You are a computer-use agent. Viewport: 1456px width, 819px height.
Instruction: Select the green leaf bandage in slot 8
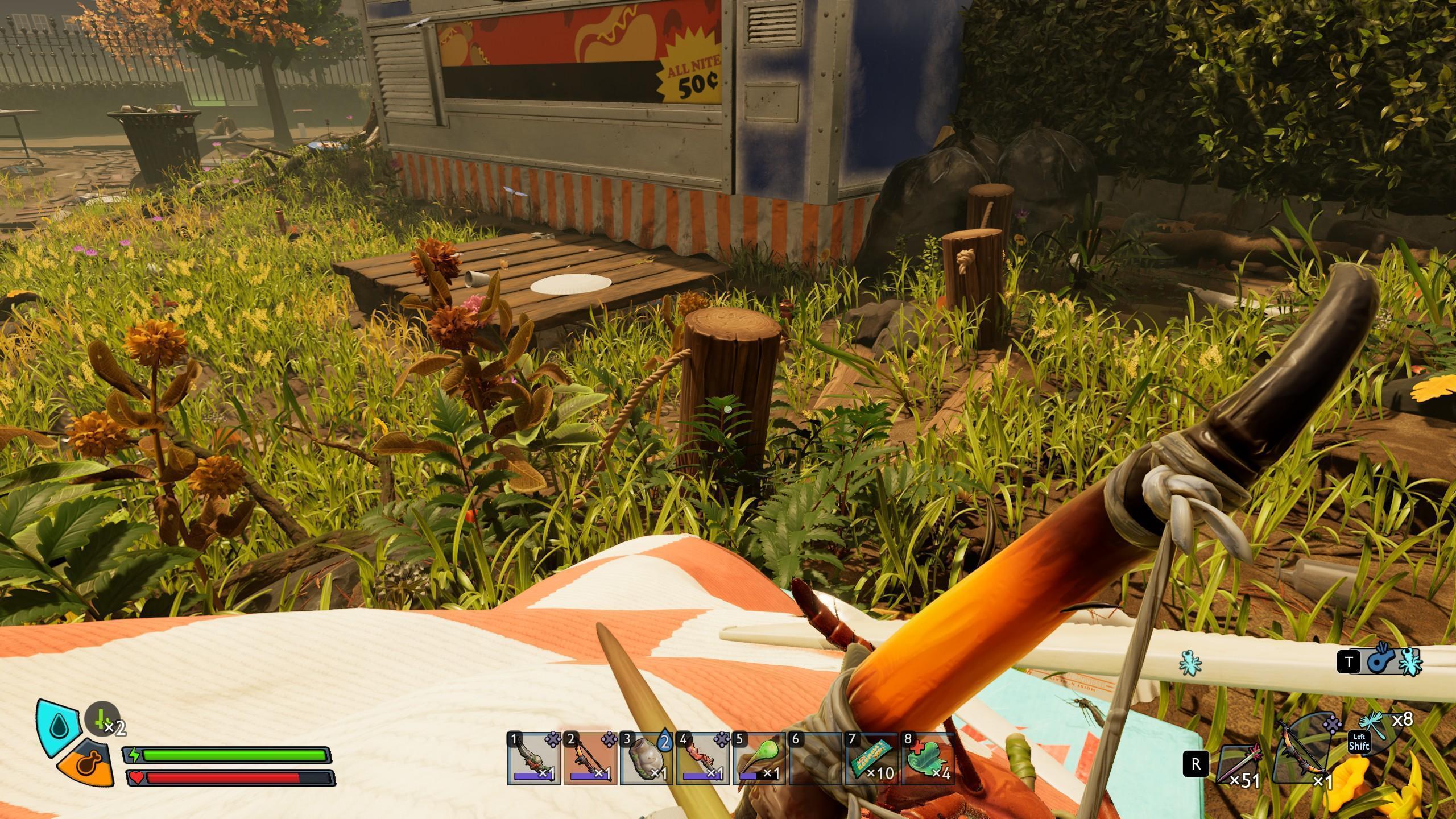(x=927, y=759)
